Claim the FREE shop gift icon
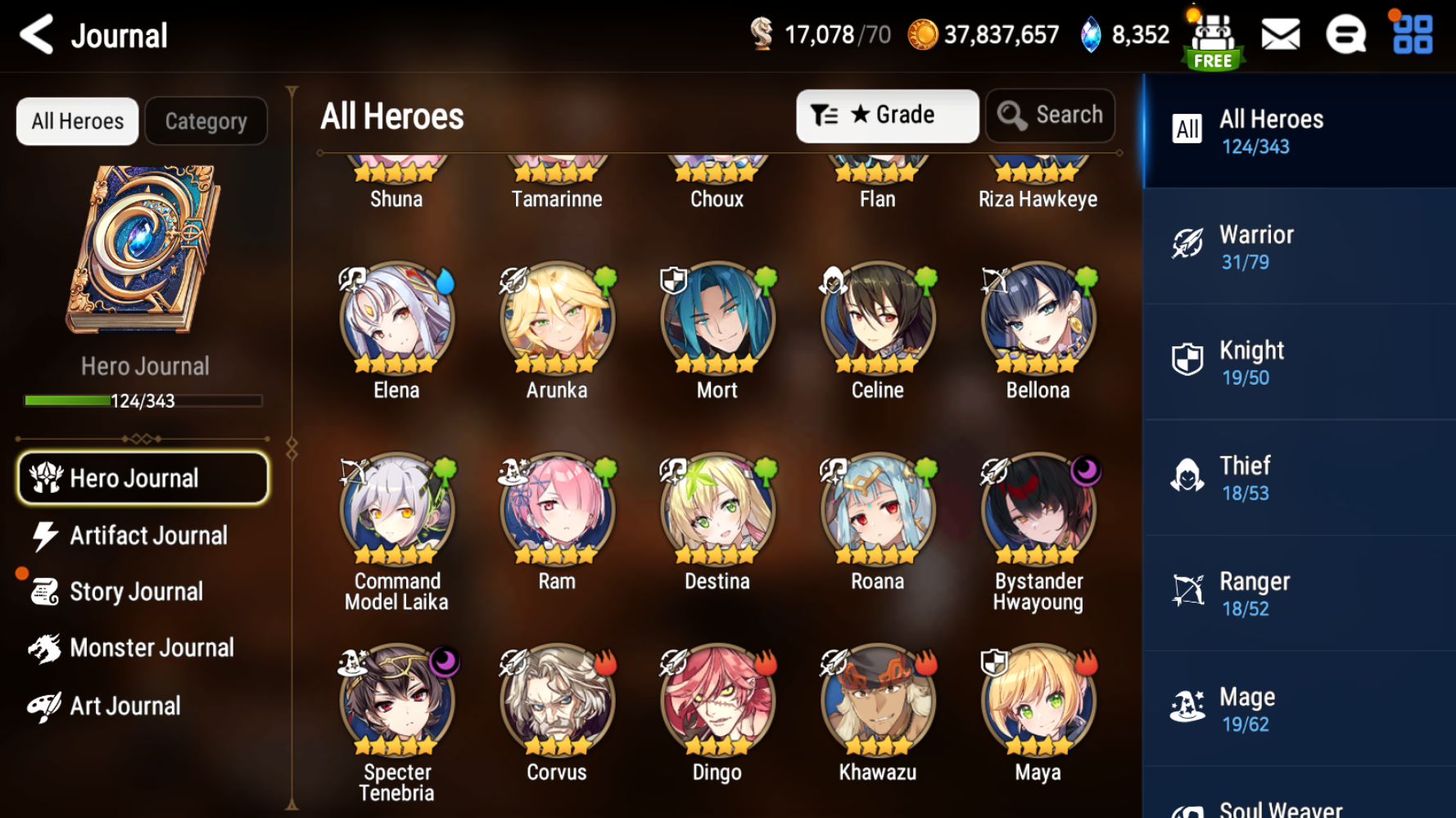 pyautogui.click(x=1213, y=40)
